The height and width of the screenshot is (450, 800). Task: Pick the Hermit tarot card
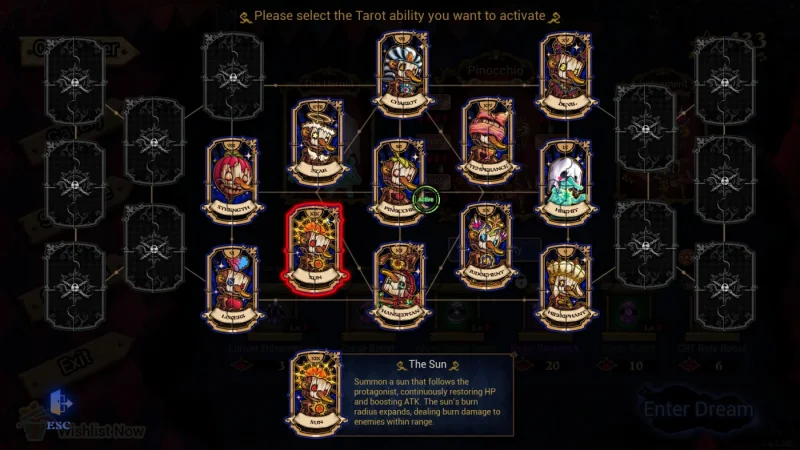tap(569, 180)
